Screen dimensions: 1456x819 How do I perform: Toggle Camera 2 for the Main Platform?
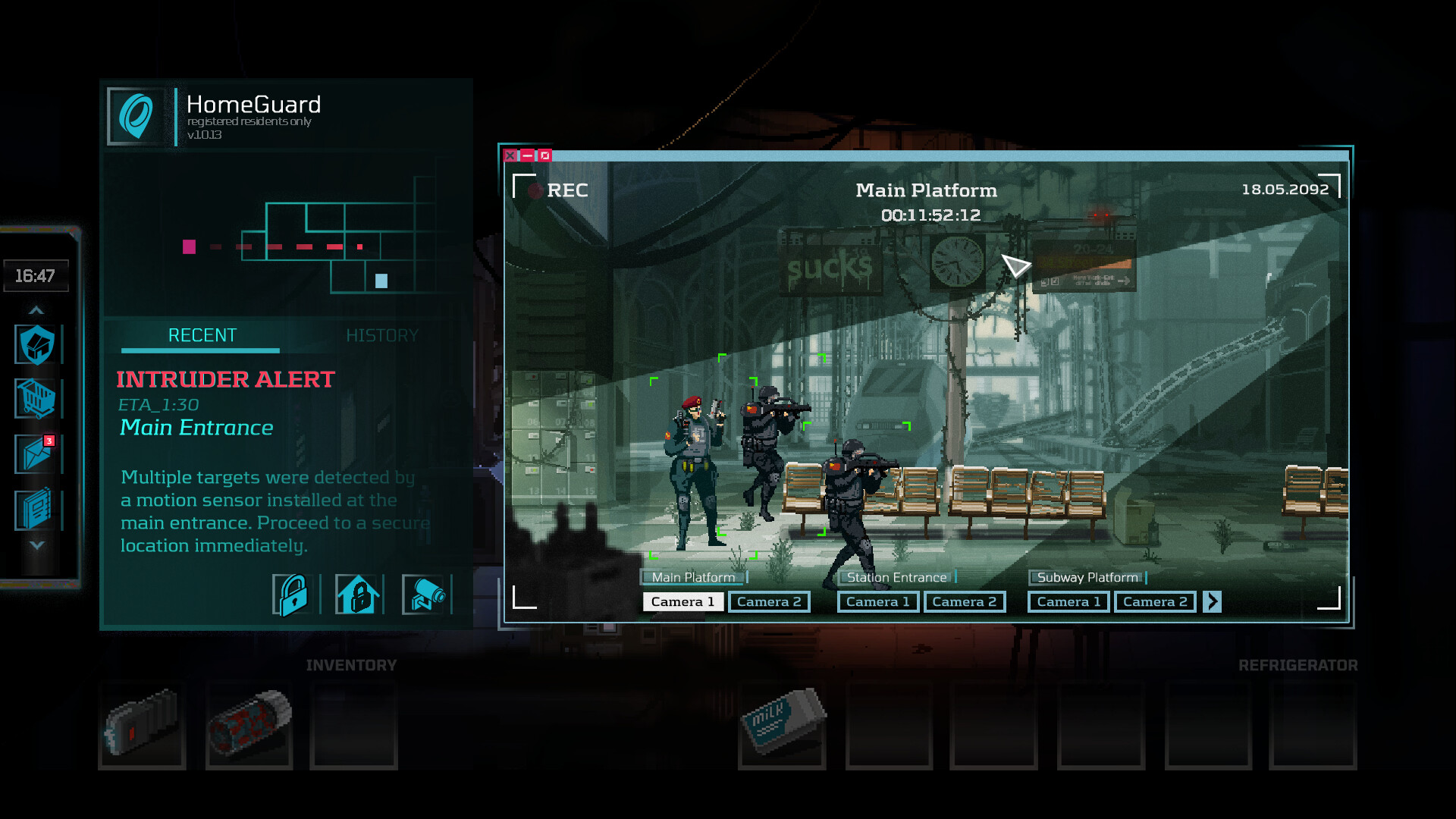click(769, 601)
